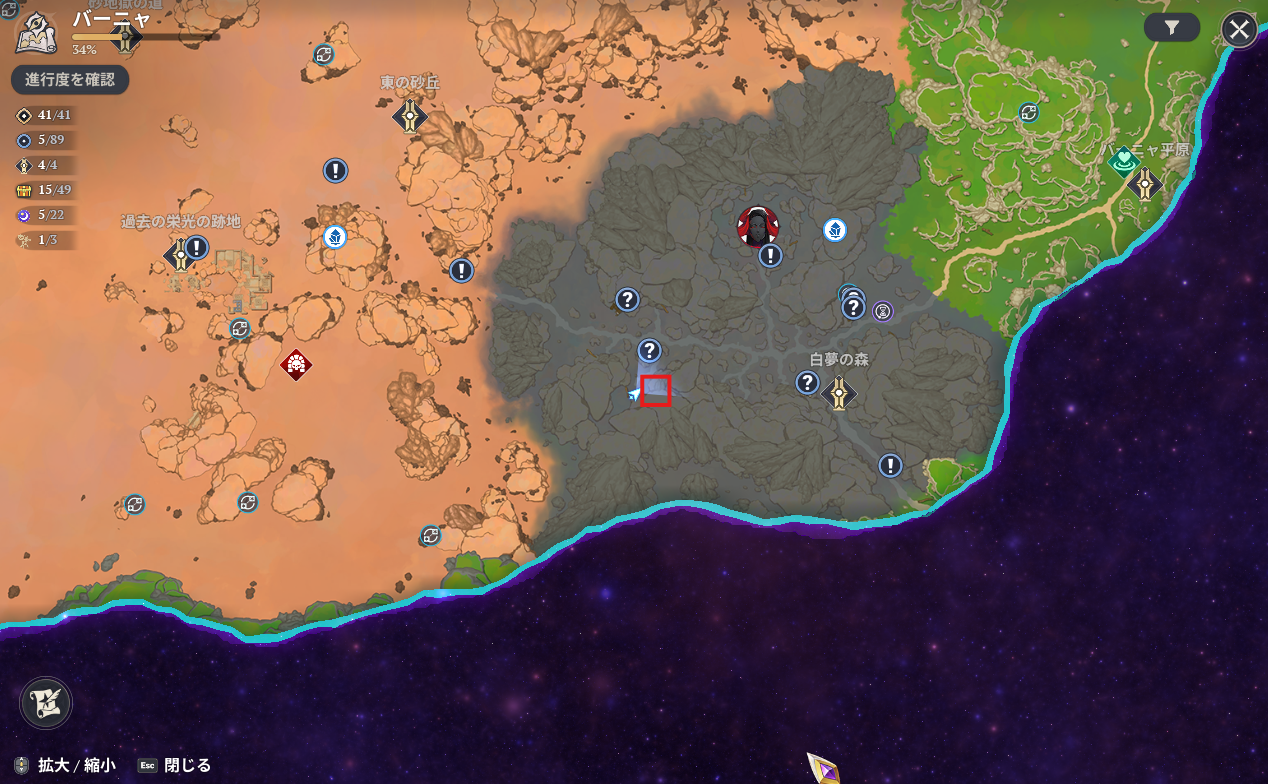Click the バーニャ region map icon

[x=35, y=33]
